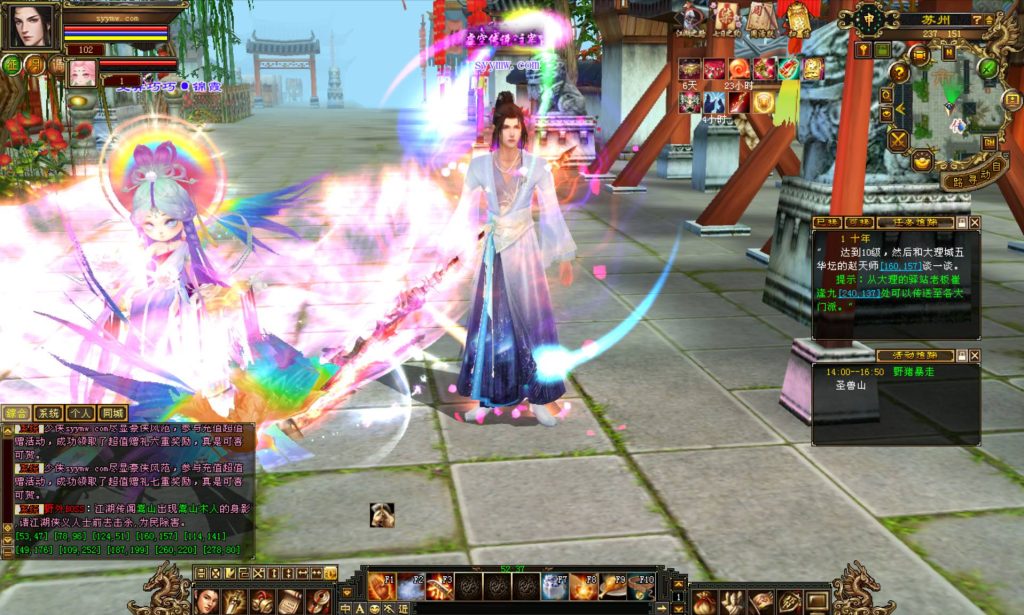
Task: Click the crossed swords button beside minimap
Action: [898, 140]
